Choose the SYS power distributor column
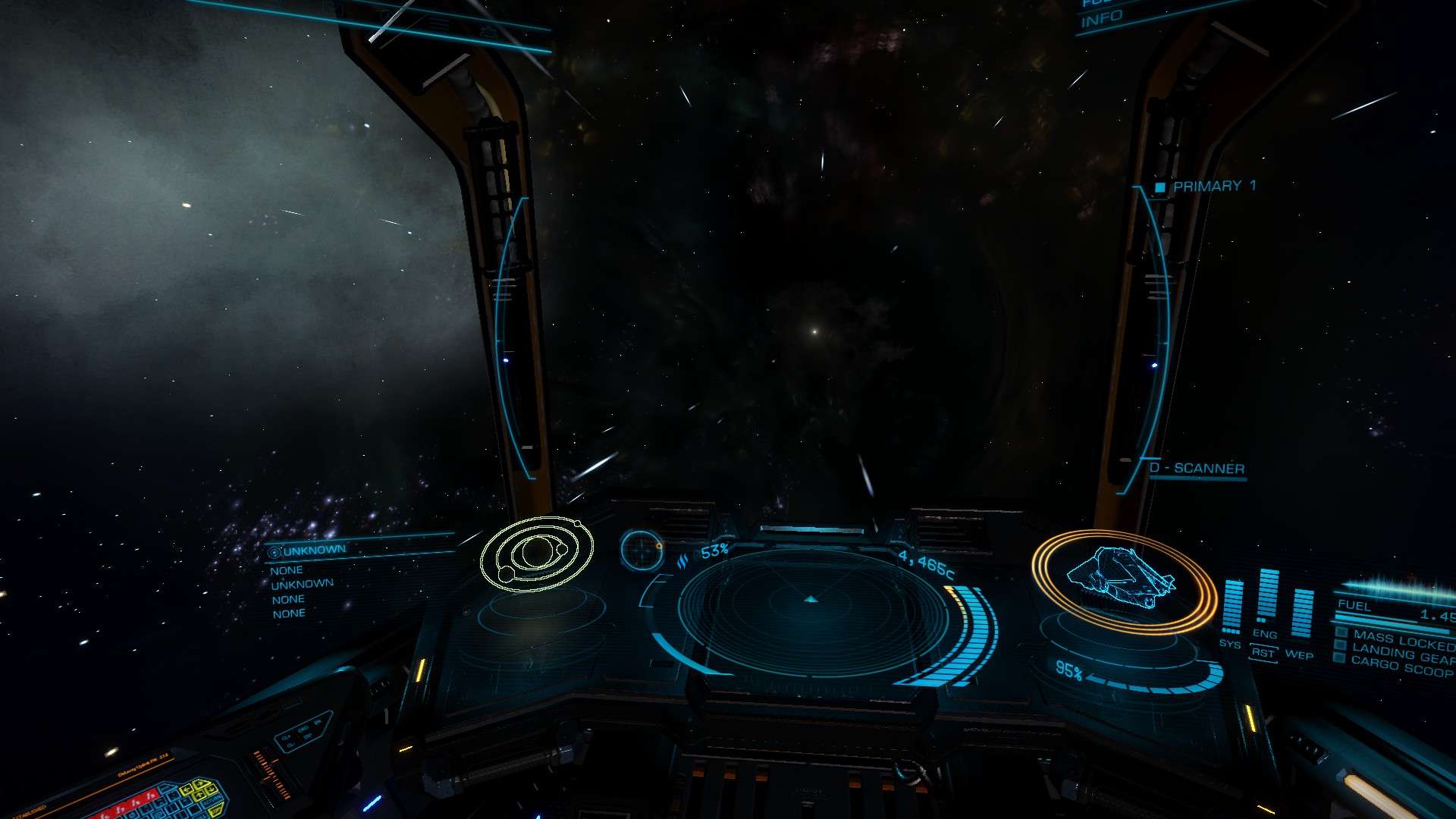This screenshot has height=819, width=1456. pos(1232,608)
